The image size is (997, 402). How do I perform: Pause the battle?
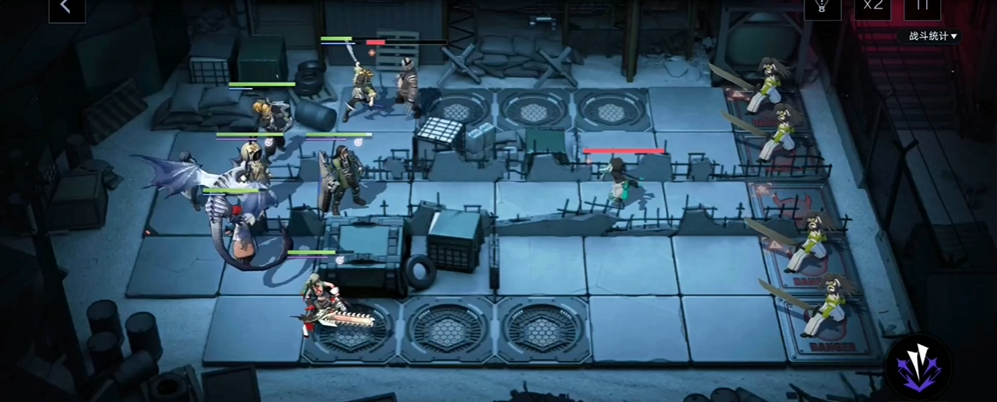point(922,8)
